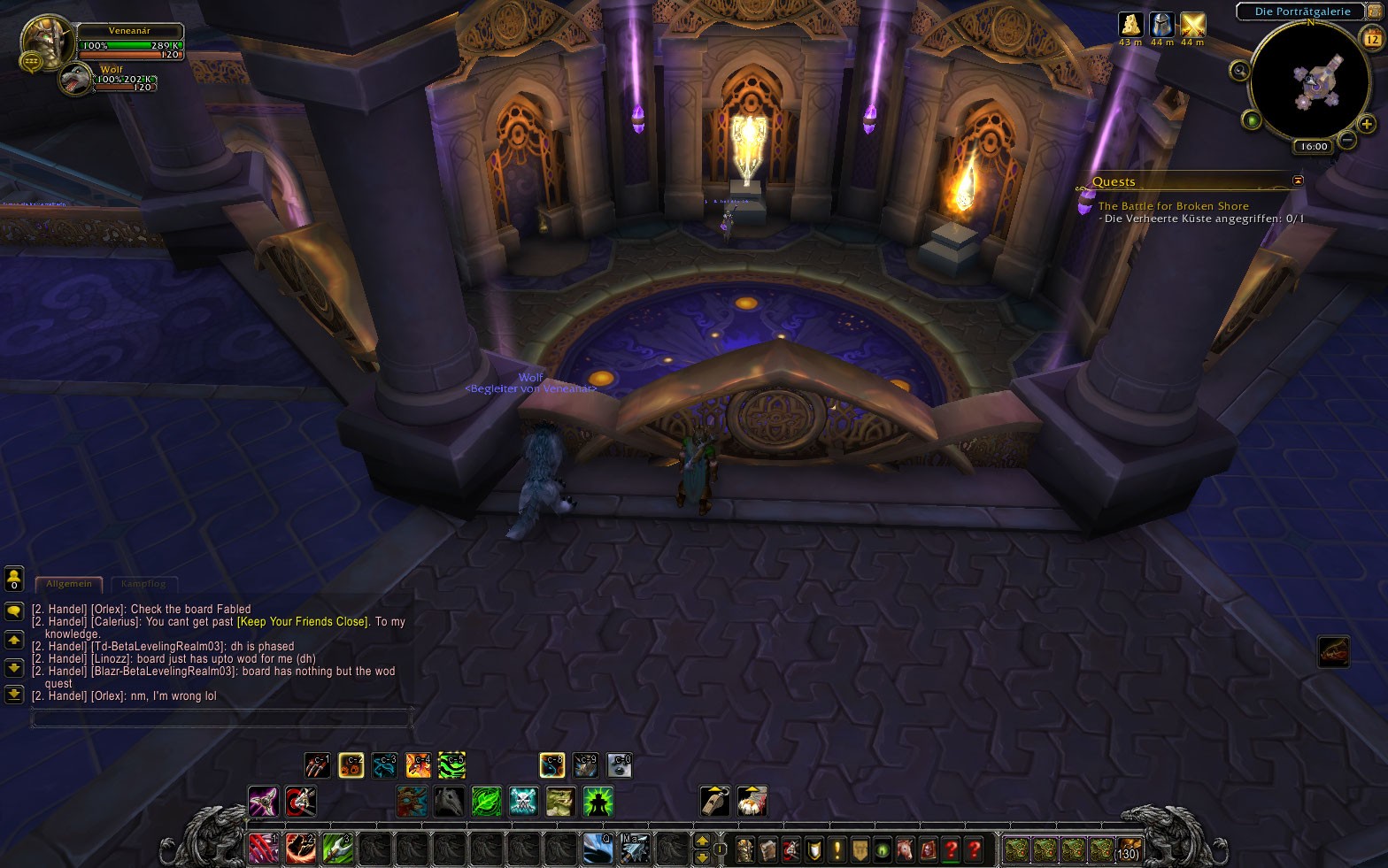Screen dimensions: 1388x868
Task: Switch to the Kampflog chat tab
Action: 143,584
